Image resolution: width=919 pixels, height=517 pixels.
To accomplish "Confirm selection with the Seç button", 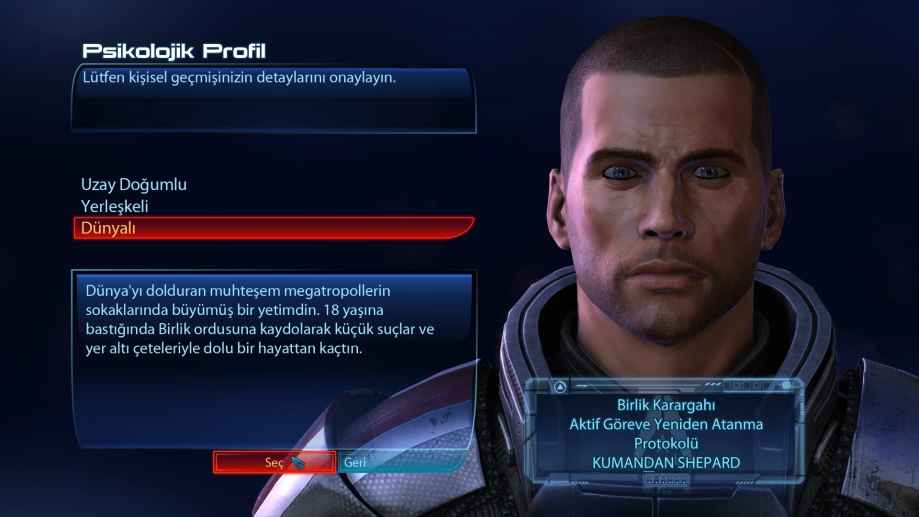I will (274, 462).
